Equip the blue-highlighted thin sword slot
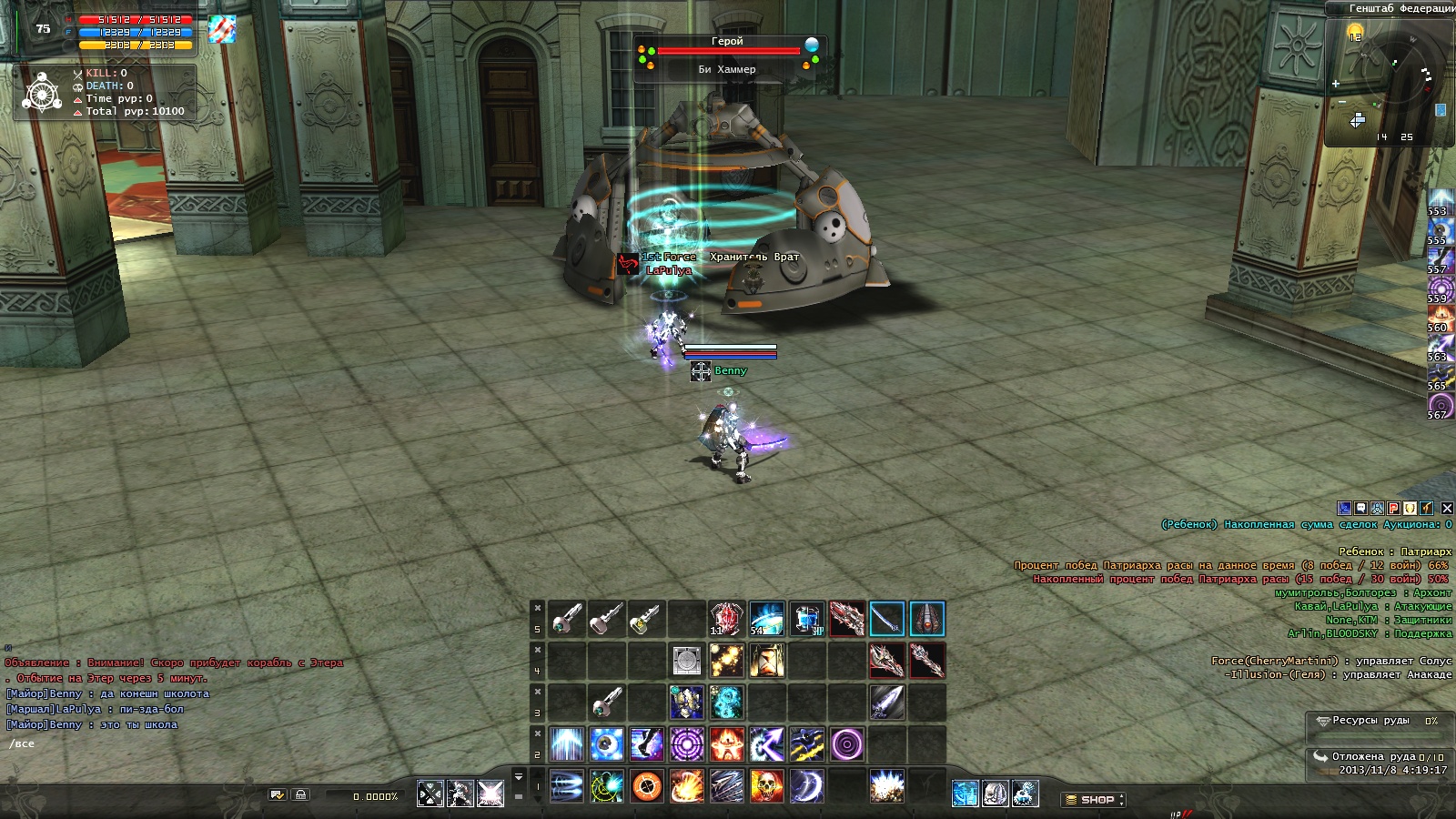Image resolution: width=1456 pixels, height=819 pixels. (886, 619)
